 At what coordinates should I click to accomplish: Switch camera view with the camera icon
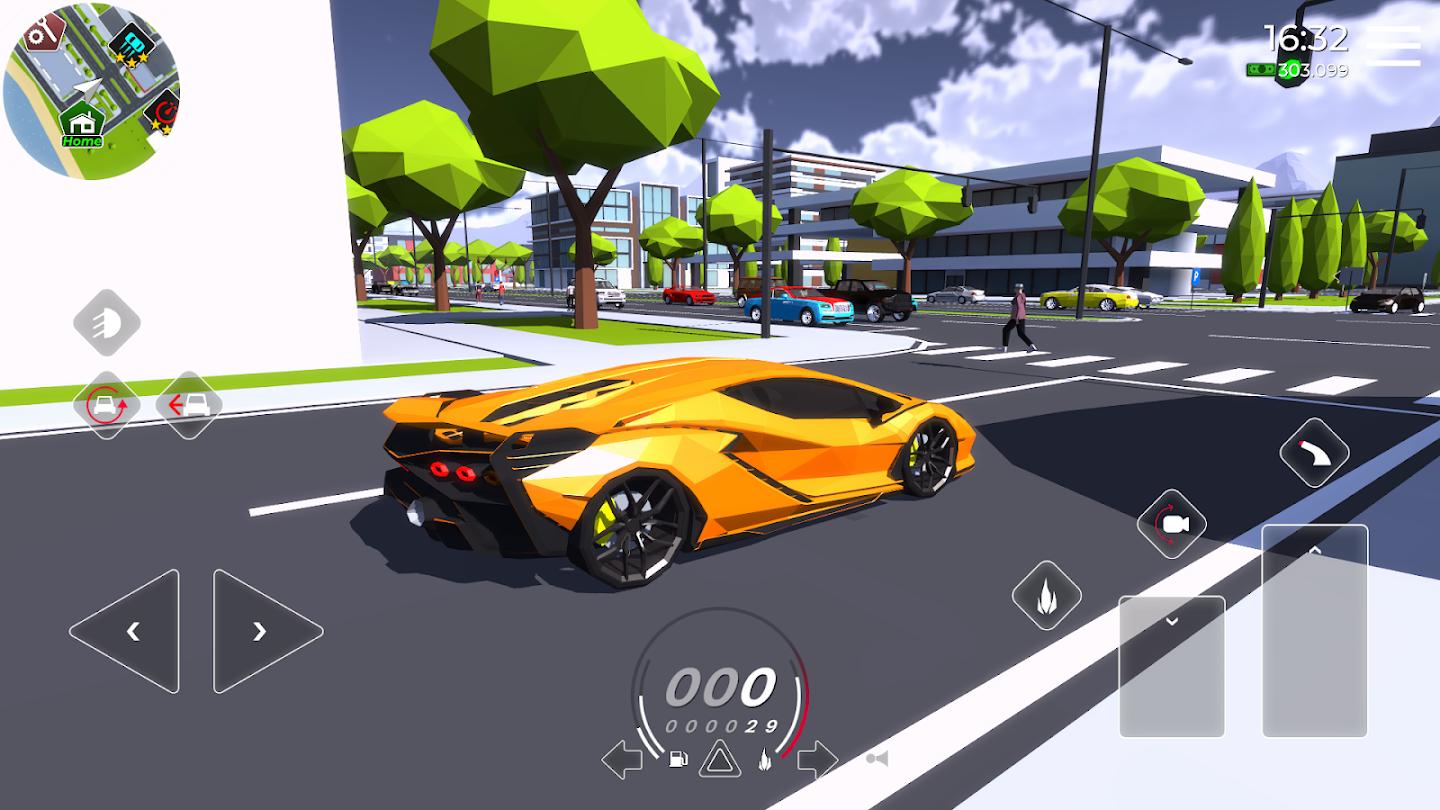[1170, 522]
